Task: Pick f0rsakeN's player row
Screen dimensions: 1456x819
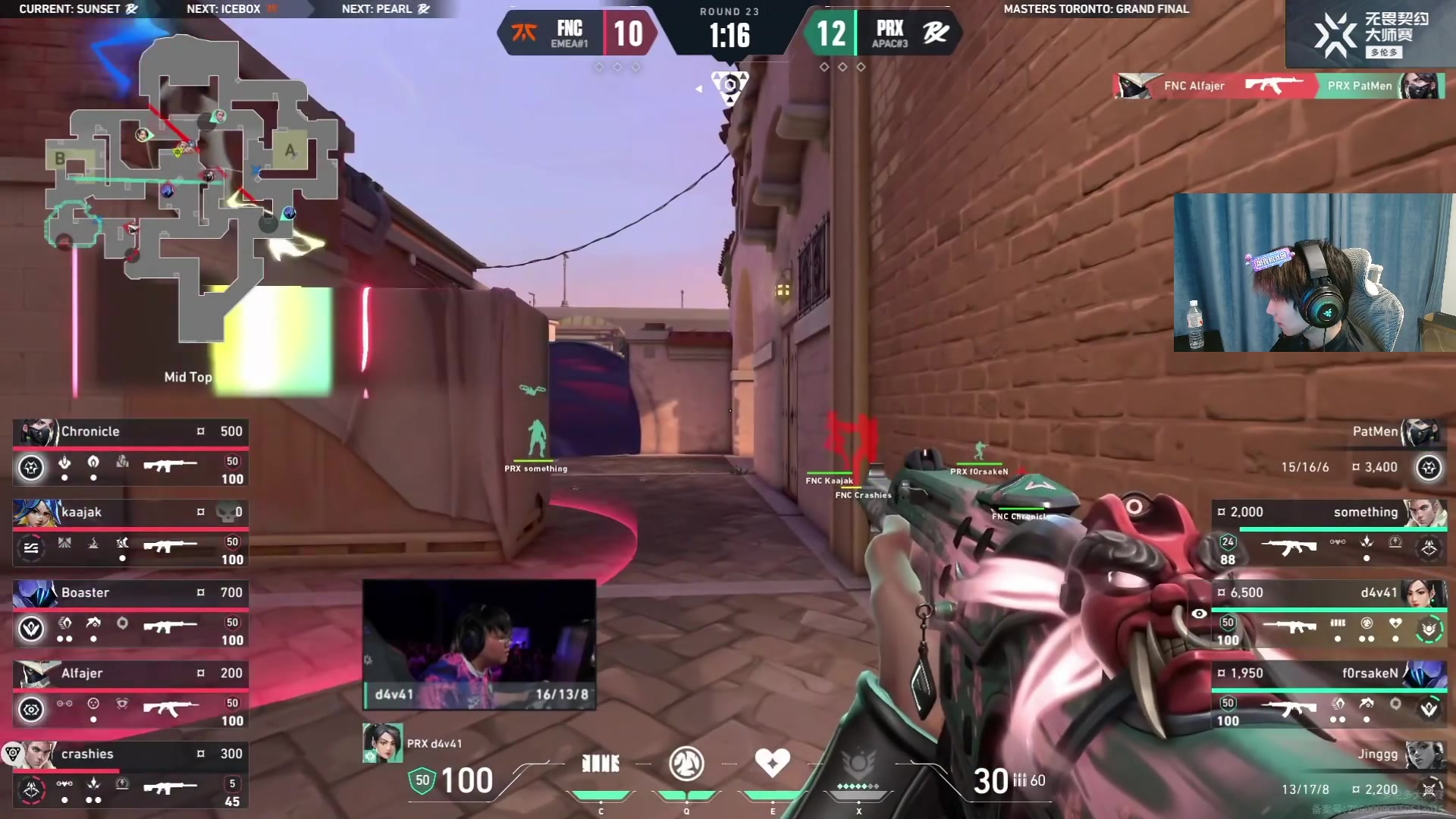Action: pos(1329,695)
